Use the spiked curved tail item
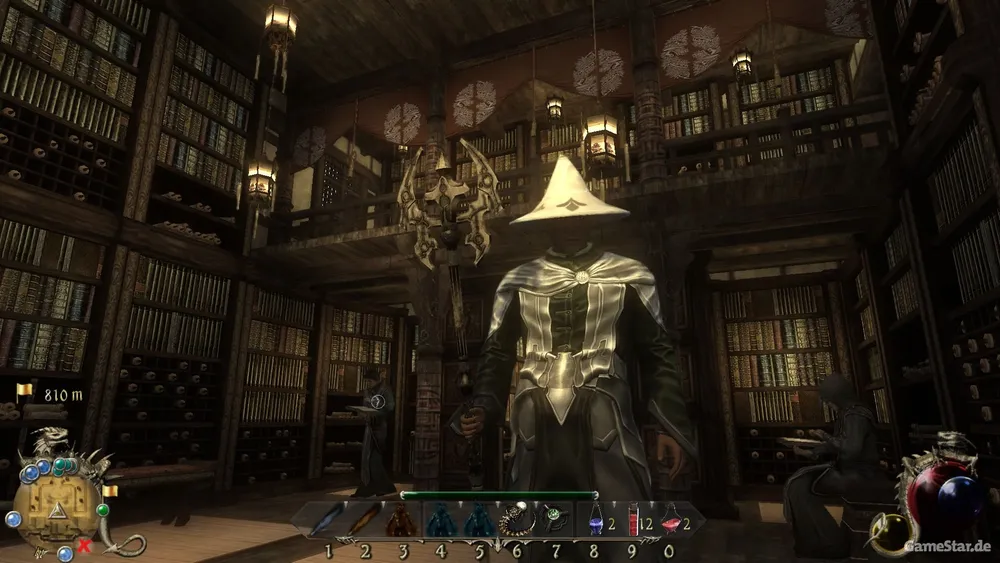The width and height of the screenshot is (1000, 563). (x=516, y=520)
